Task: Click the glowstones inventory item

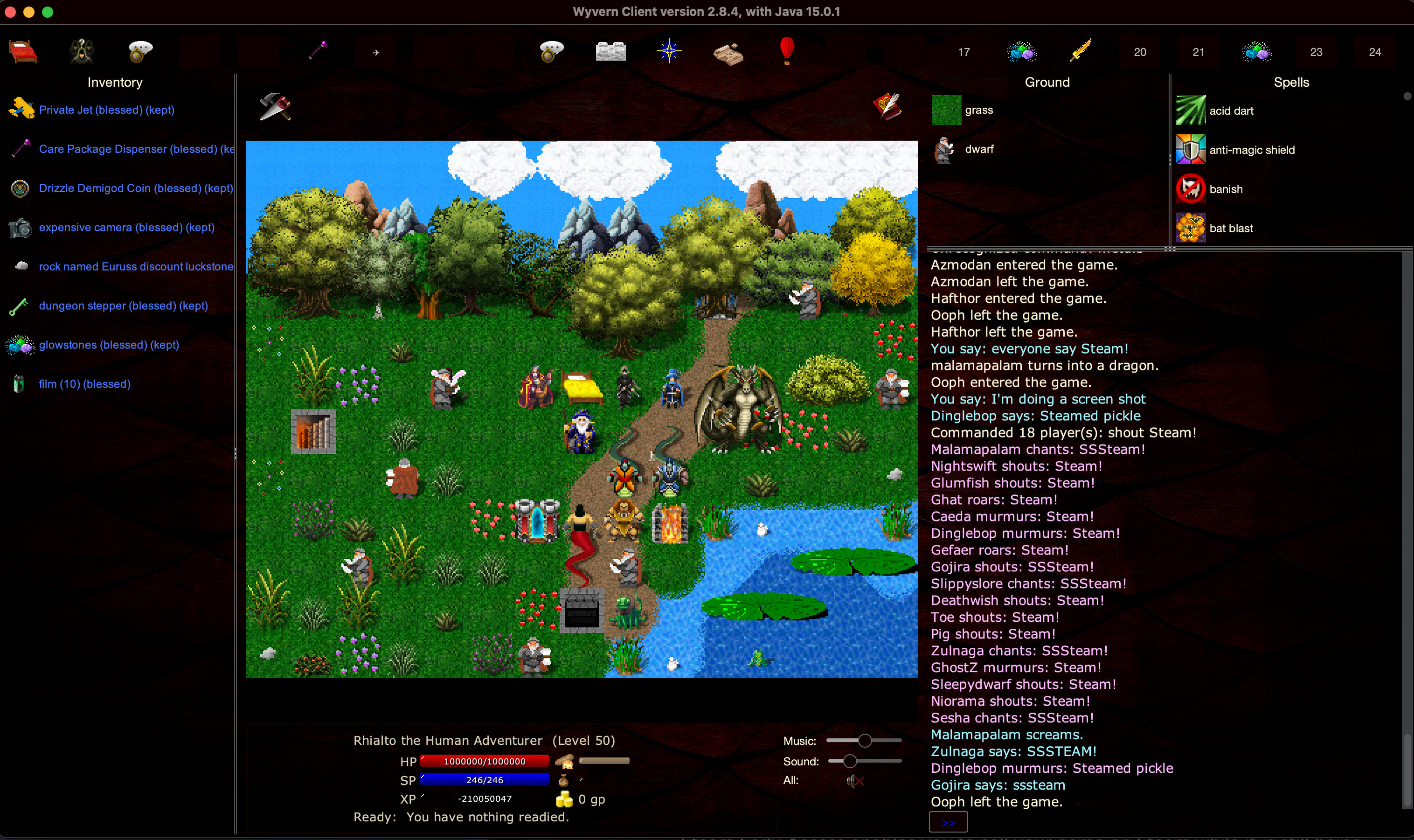Action: click(x=109, y=345)
